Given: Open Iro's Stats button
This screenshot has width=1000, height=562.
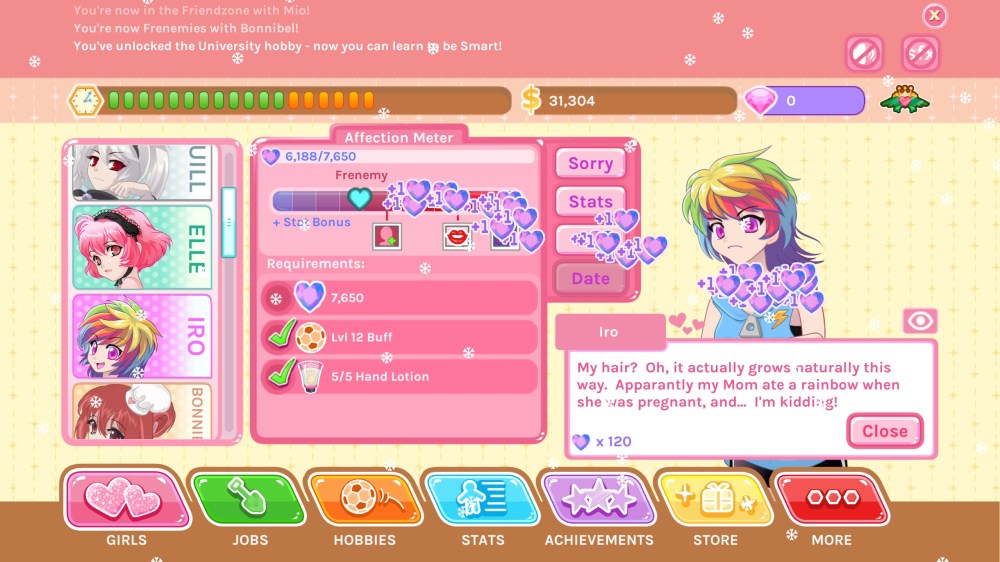Looking at the screenshot, I should coord(590,202).
